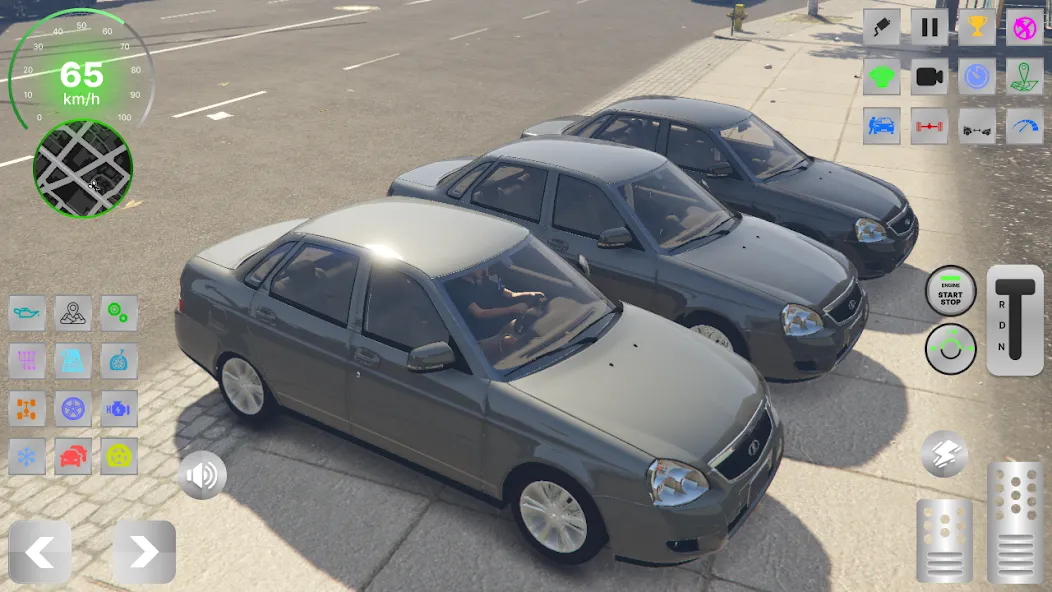
Task: Switch the camera view
Action: click(929, 76)
